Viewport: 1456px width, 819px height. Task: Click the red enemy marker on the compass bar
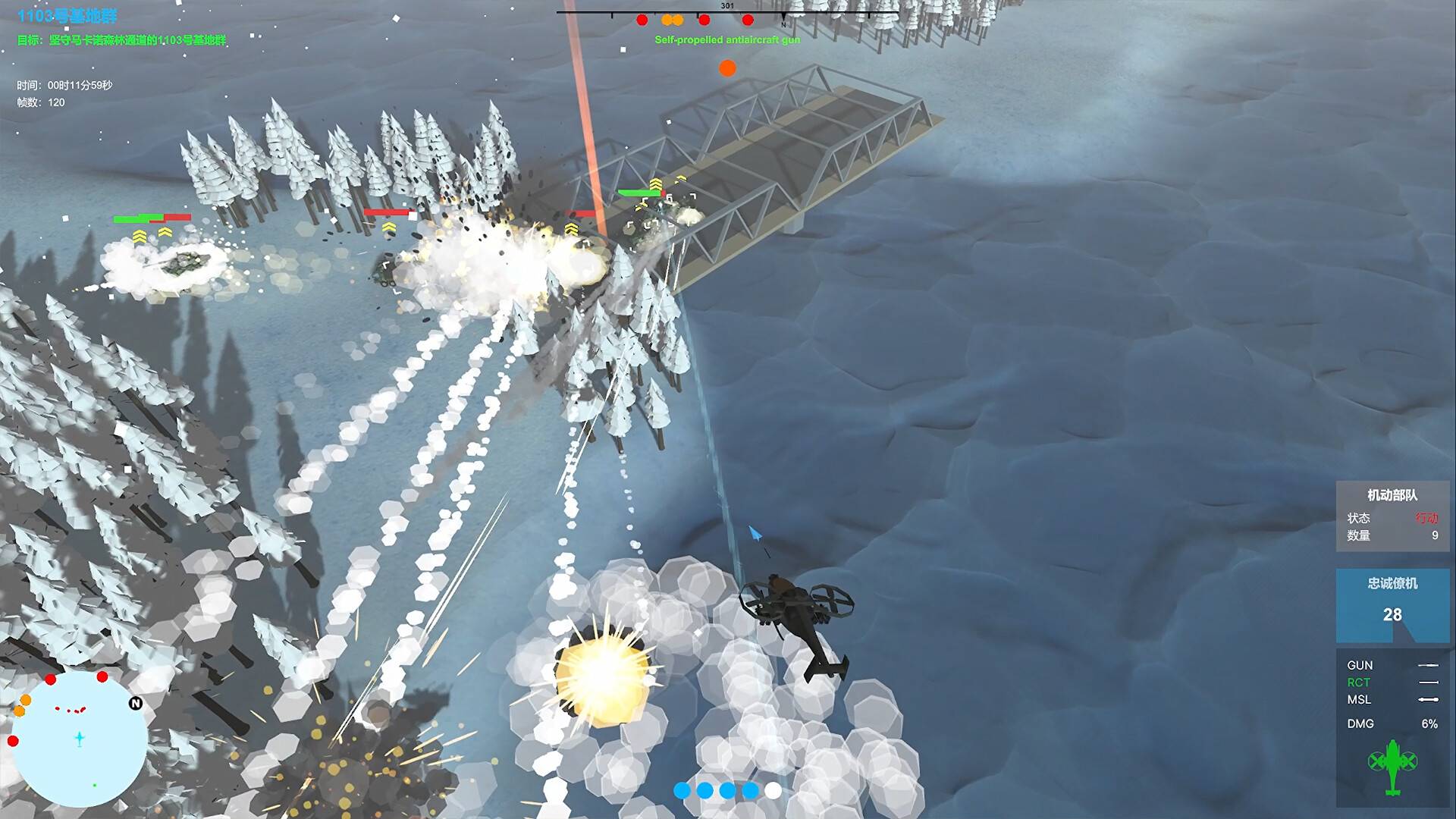coord(641,19)
